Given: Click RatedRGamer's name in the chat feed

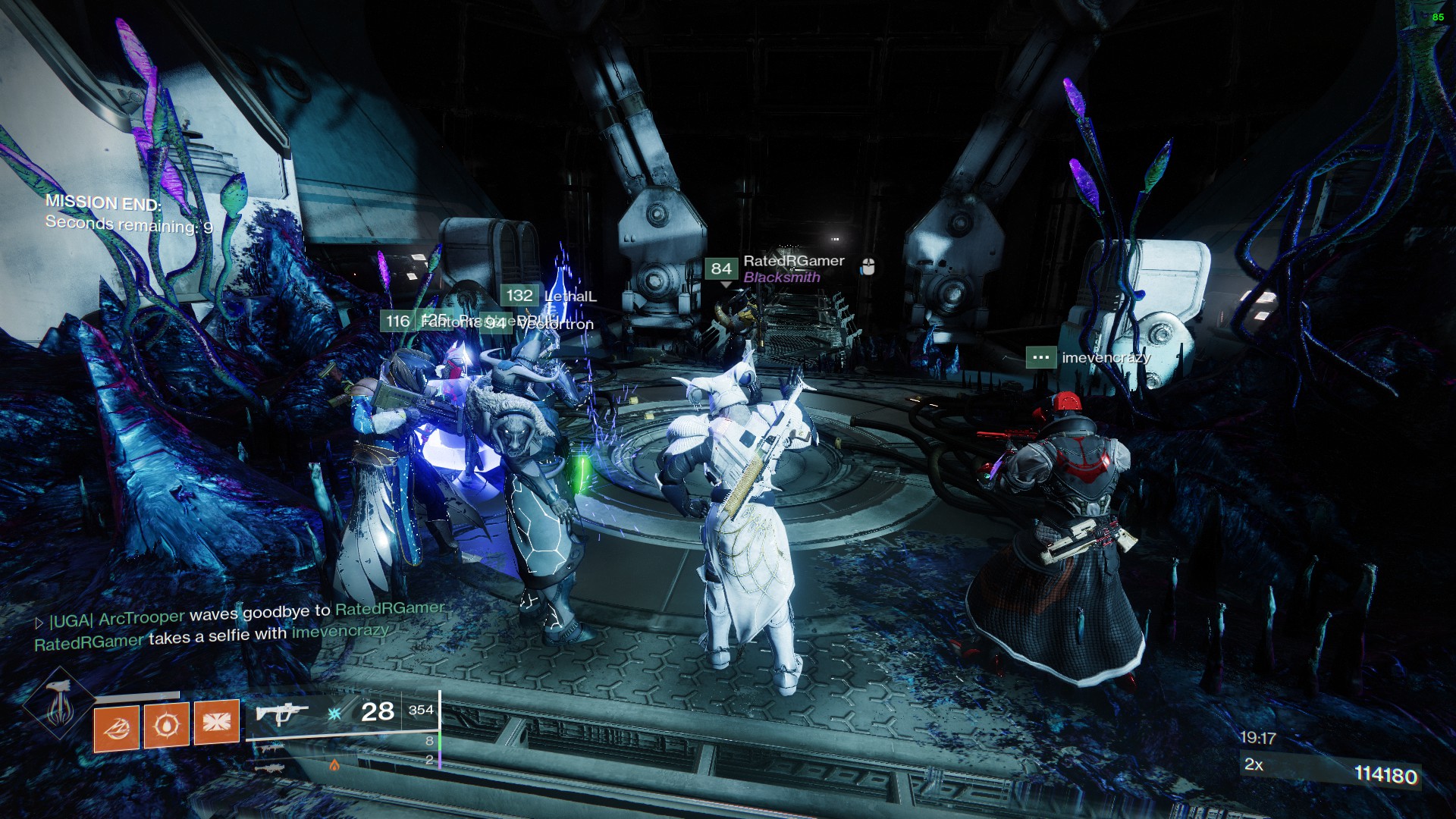Looking at the screenshot, I should pyautogui.click(x=89, y=642).
